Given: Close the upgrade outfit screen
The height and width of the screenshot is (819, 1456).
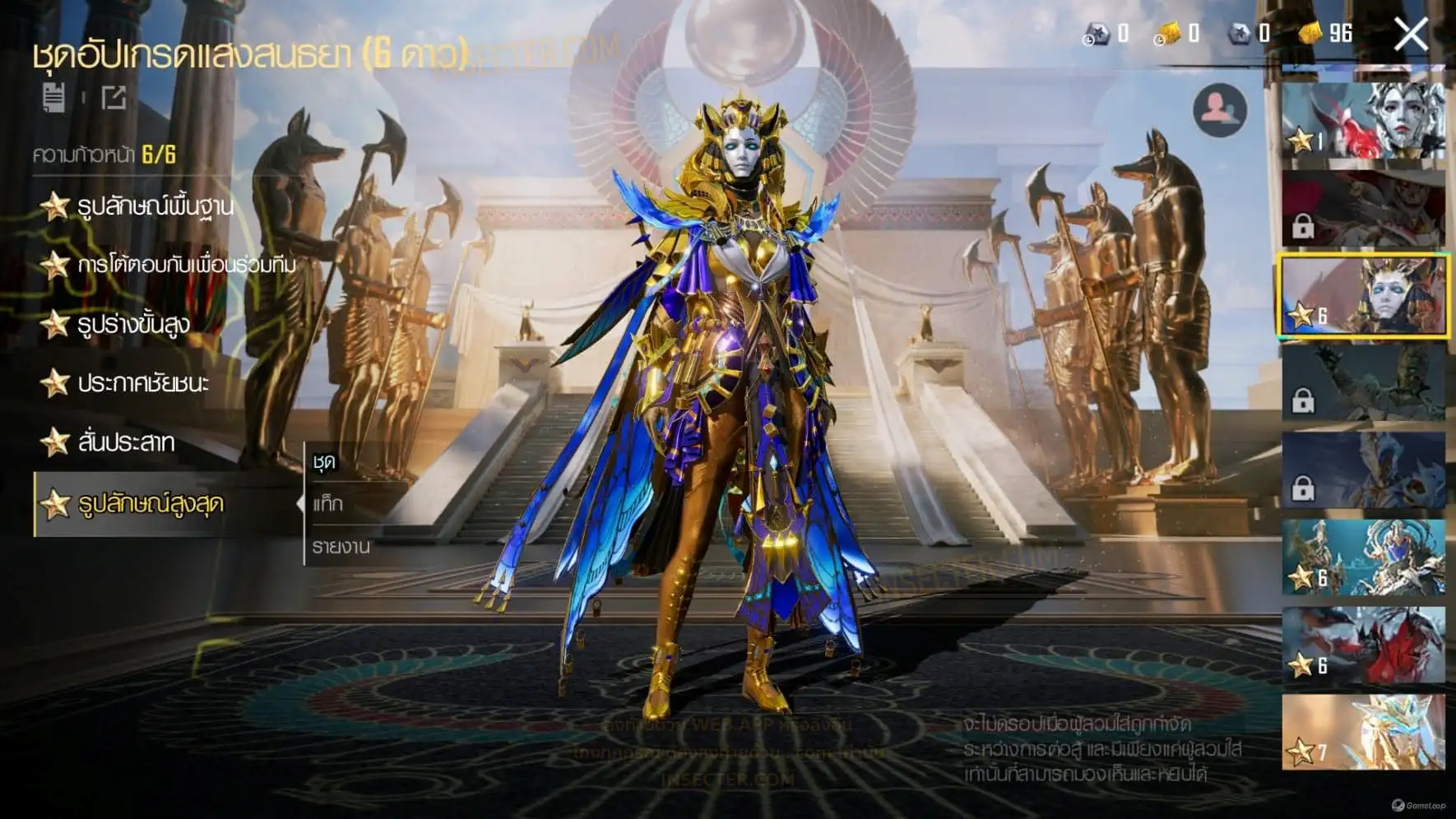Looking at the screenshot, I should coord(1411,35).
